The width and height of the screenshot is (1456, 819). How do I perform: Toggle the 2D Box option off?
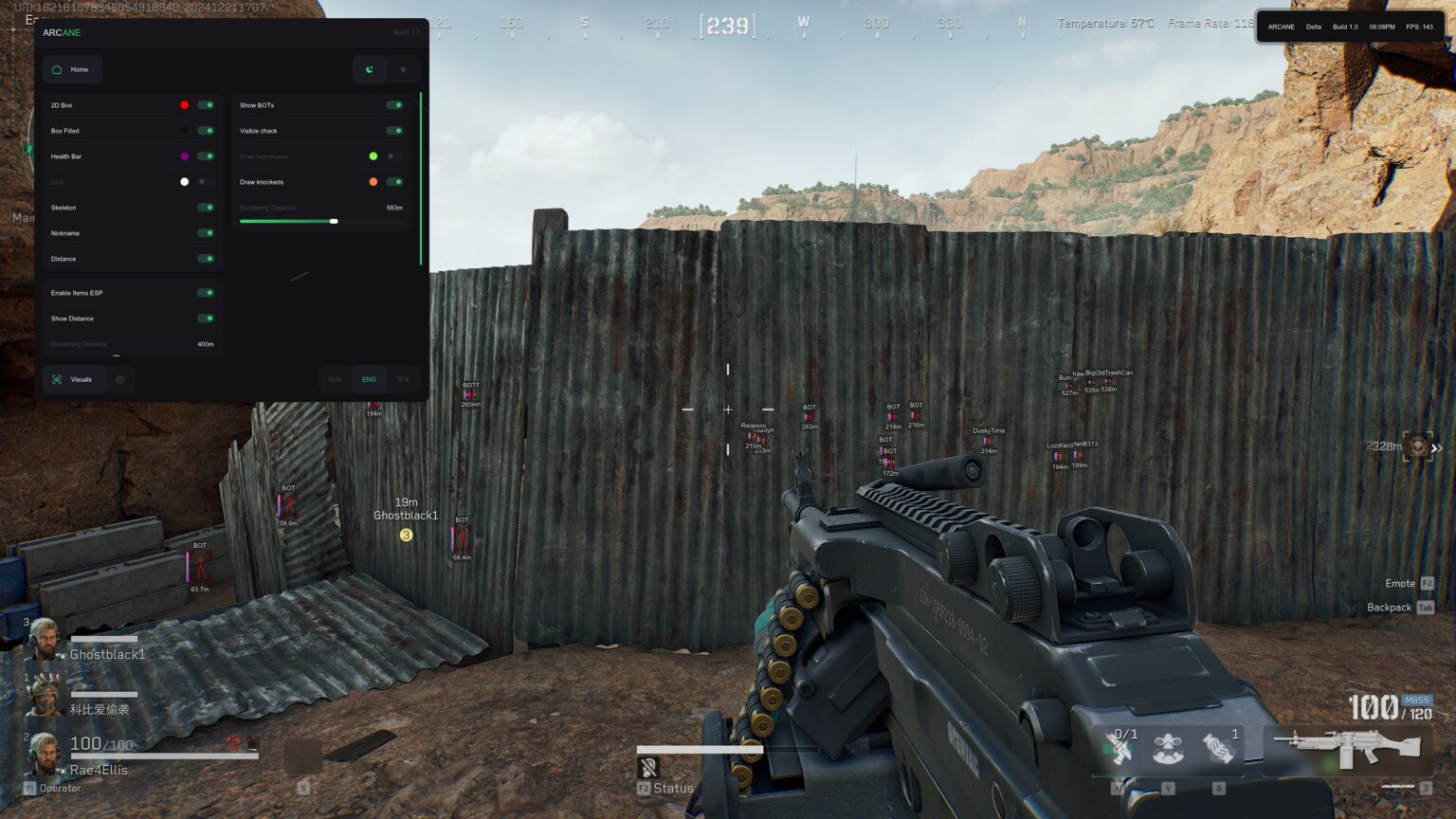(x=208, y=104)
